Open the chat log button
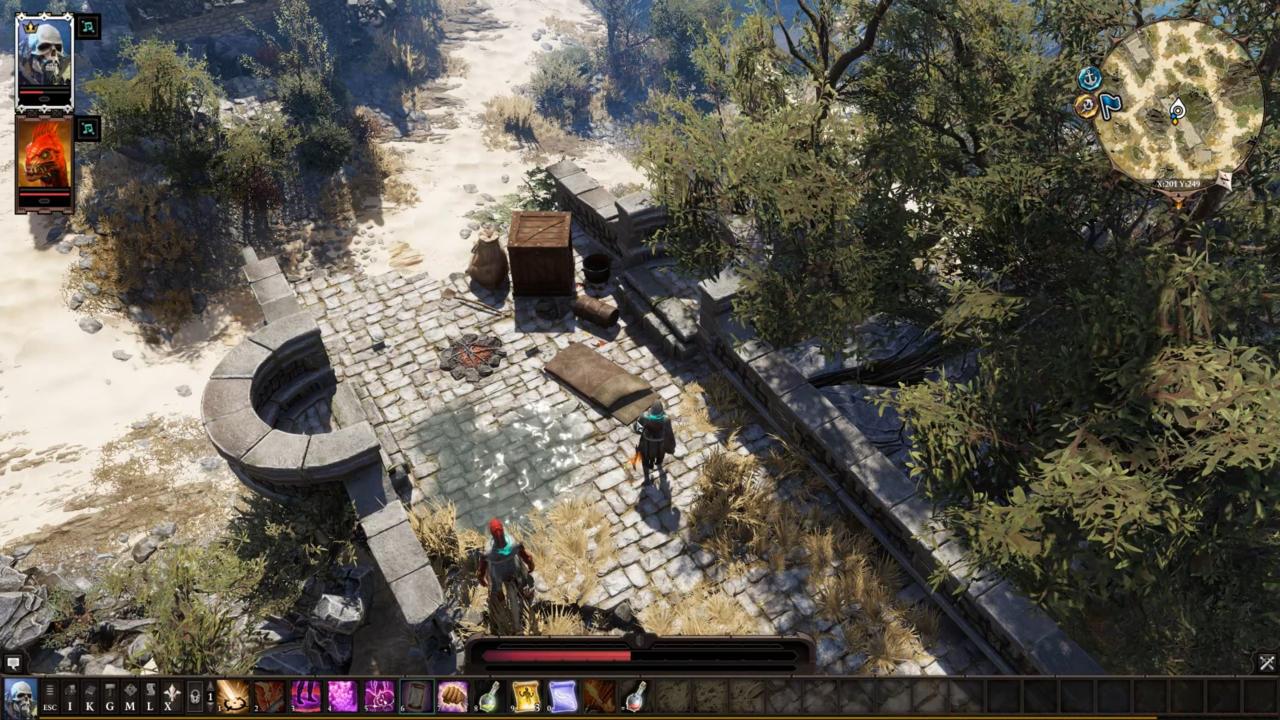The height and width of the screenshot is (720, 1280). (12, 662)
